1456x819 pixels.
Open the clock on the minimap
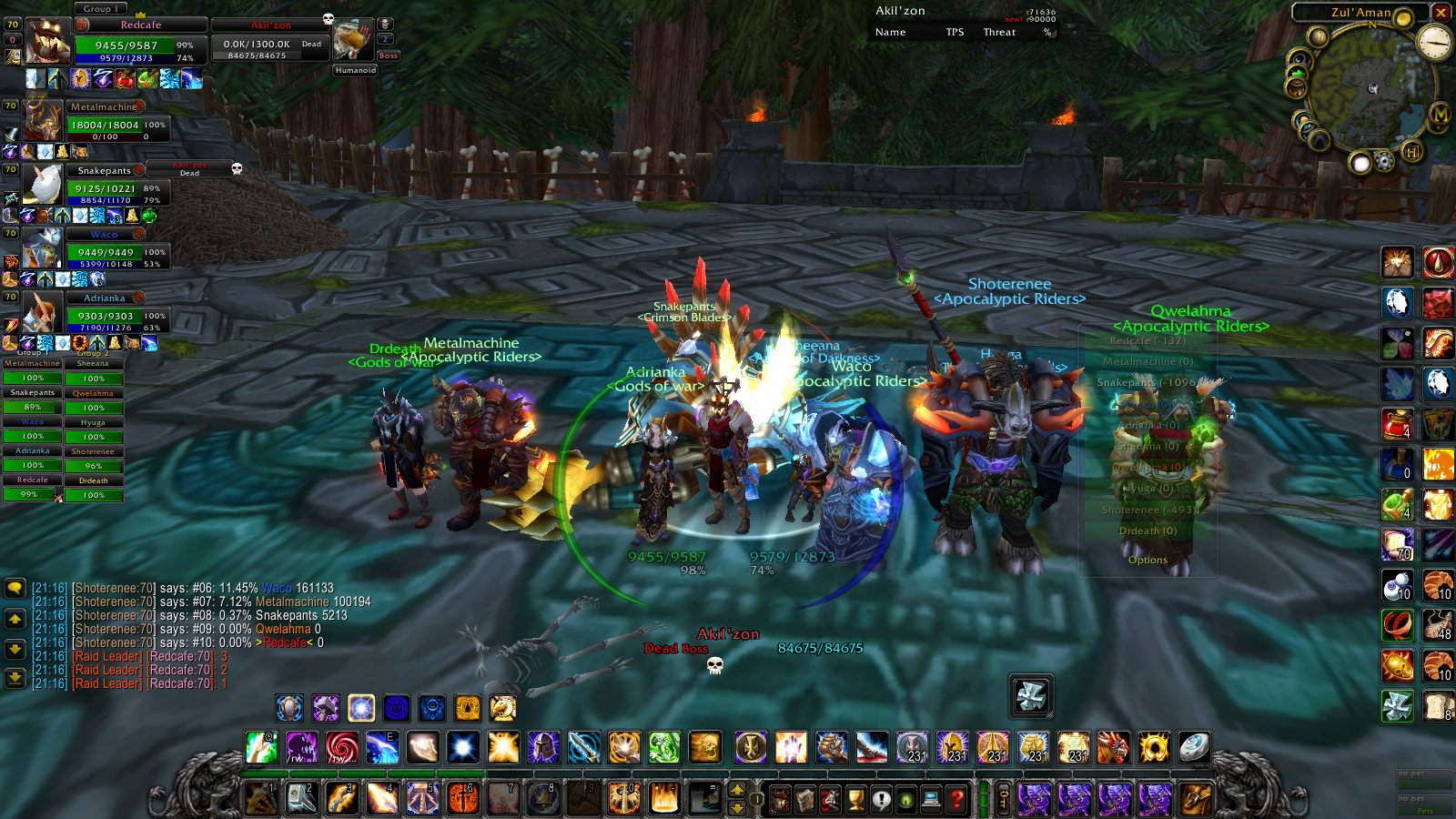(x=1435, y=43)
